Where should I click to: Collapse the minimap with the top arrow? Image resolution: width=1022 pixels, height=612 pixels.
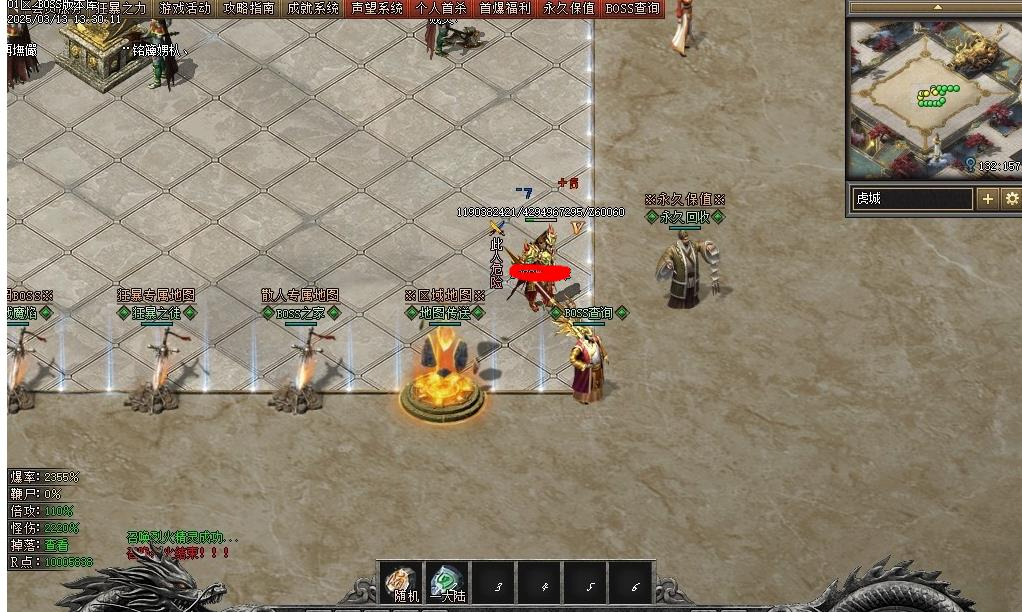936,7
